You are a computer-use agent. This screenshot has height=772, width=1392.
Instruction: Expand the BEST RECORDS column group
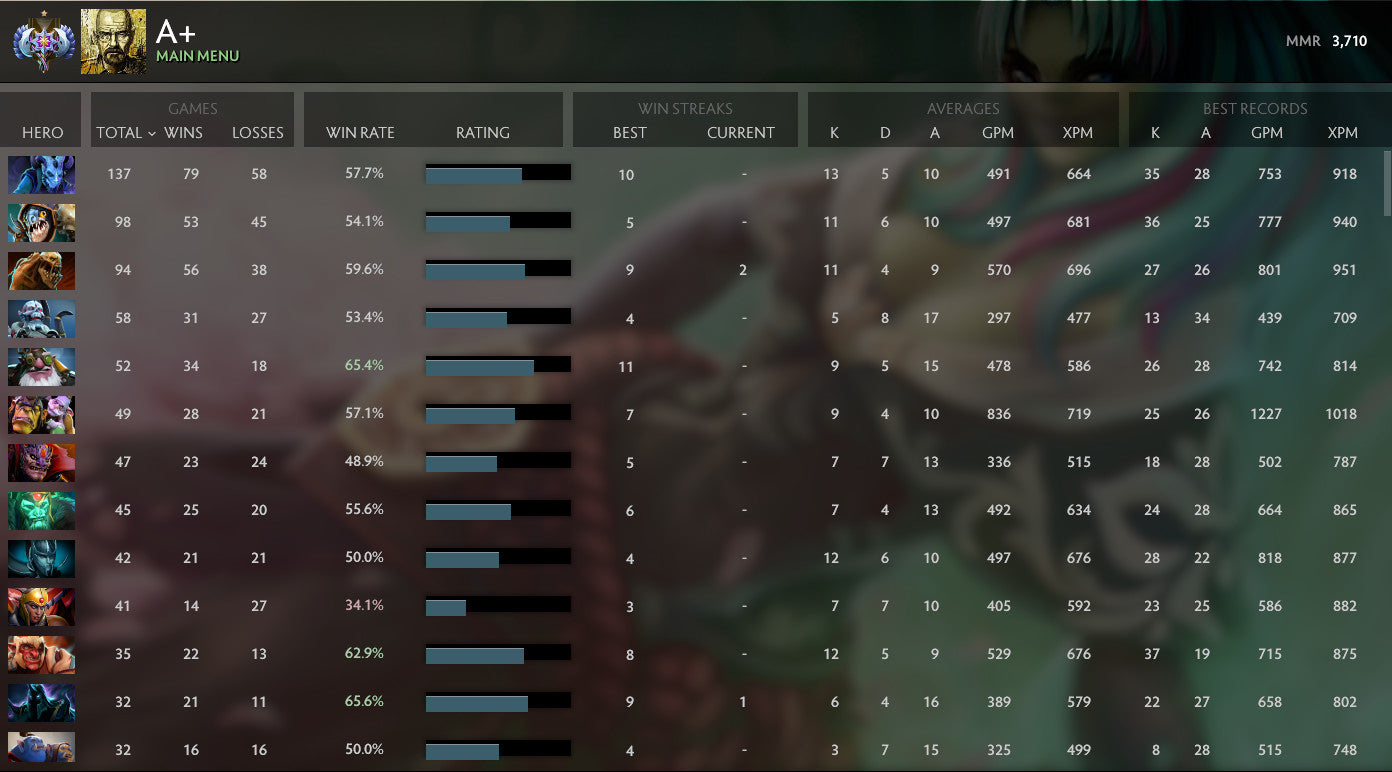[1258, 109]
